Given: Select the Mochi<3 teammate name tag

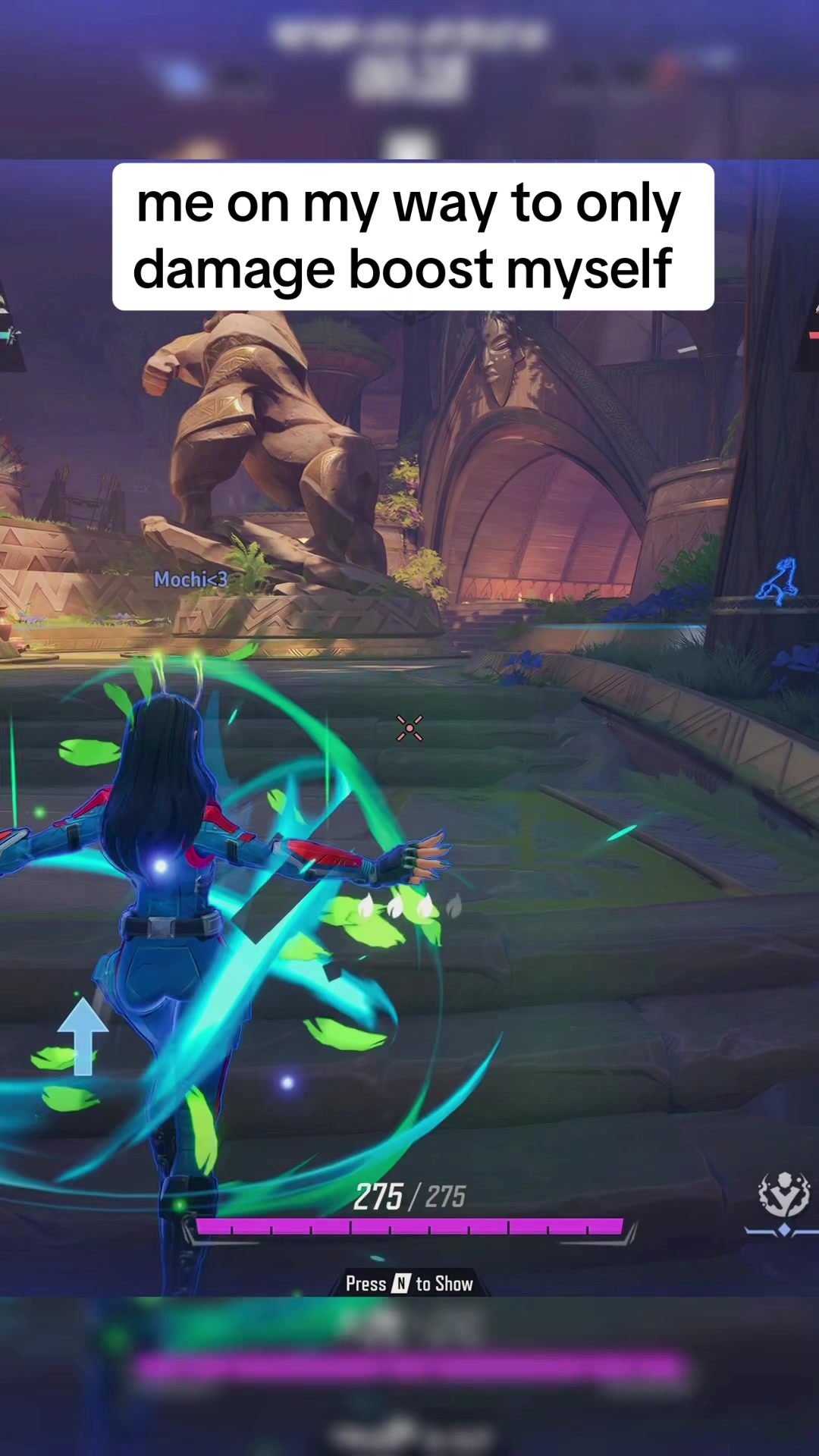Looking at the screenshot, I should pyautogui.click(x=190, y=580).
